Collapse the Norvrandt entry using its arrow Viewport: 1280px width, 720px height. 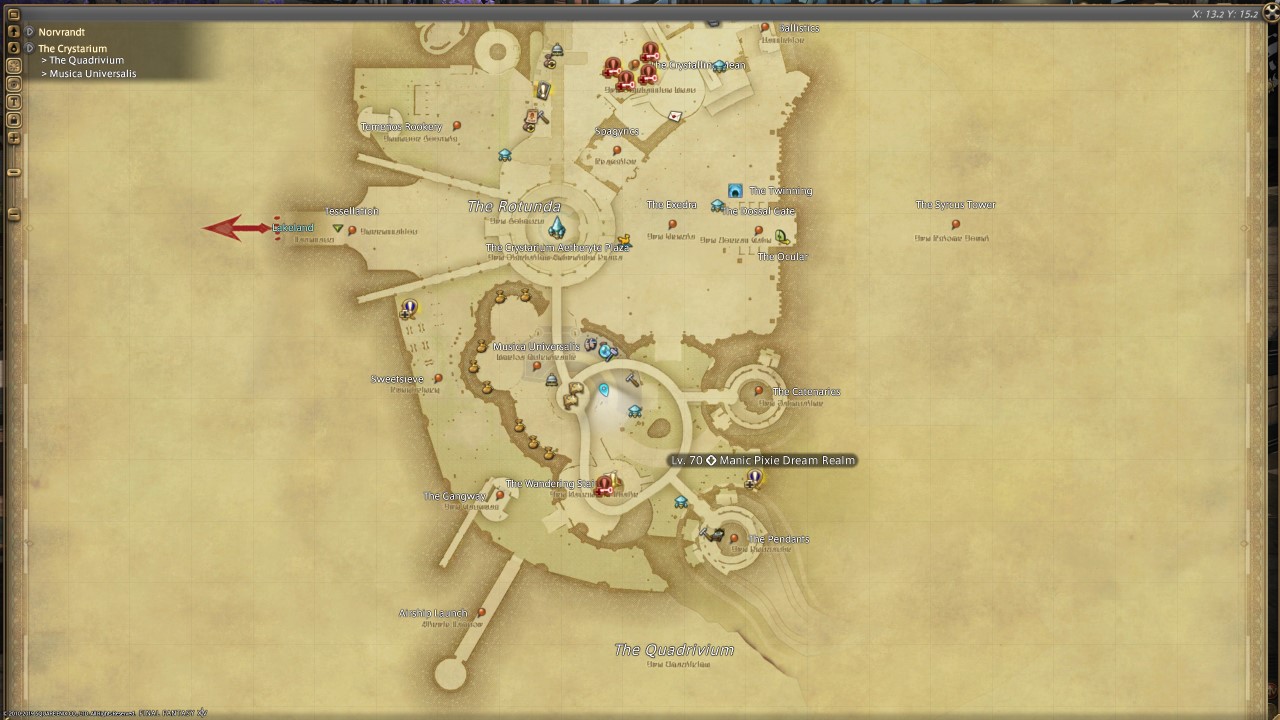point(30,31)
